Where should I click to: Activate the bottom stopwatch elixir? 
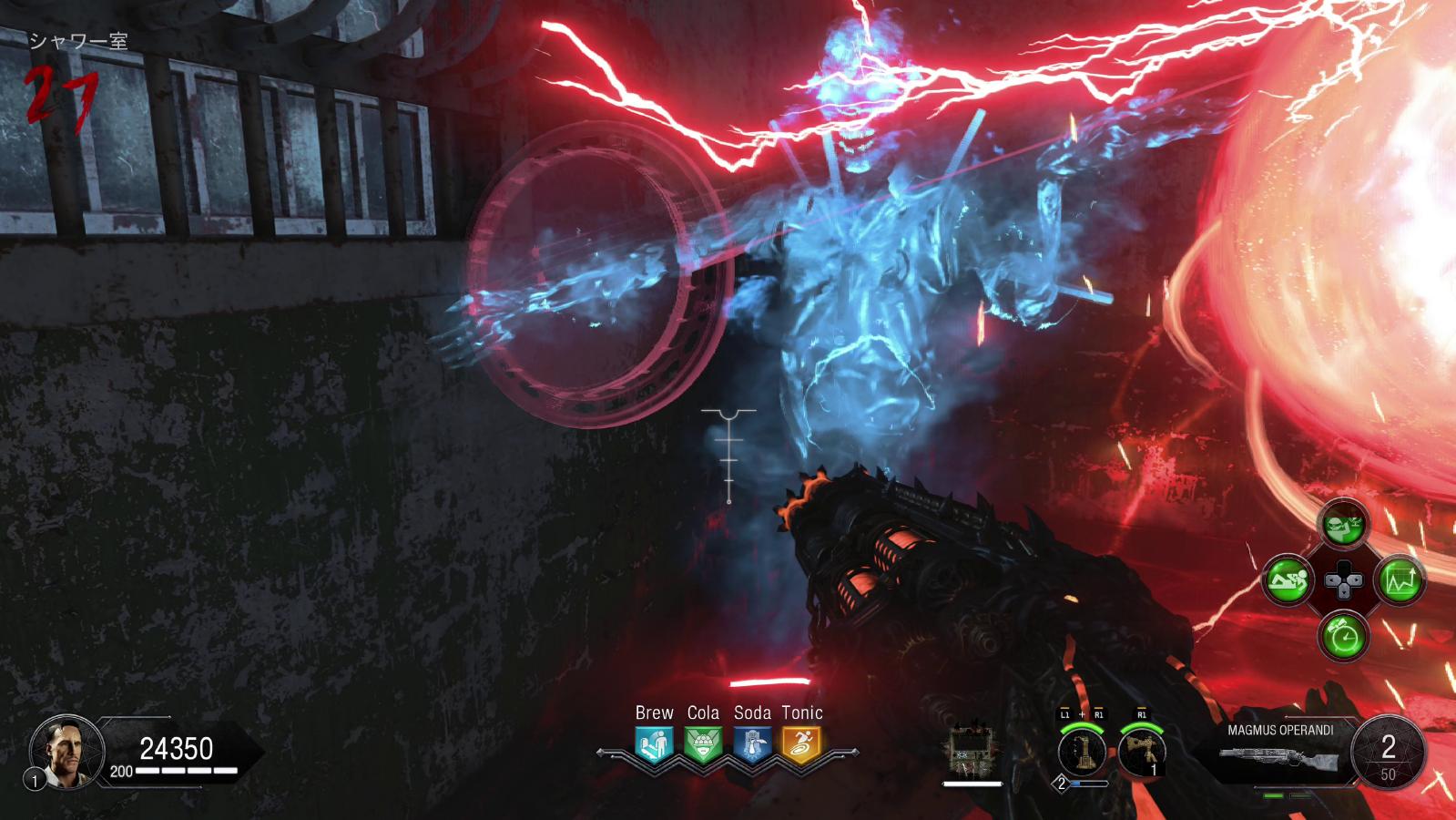point(1344,635)
